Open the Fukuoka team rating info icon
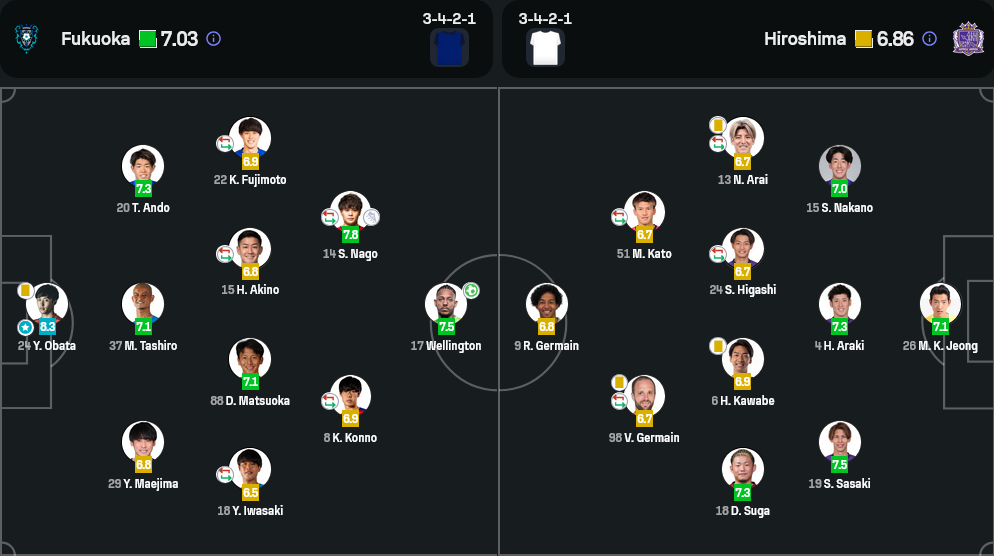The image size is (994, 556). (213, 39)
